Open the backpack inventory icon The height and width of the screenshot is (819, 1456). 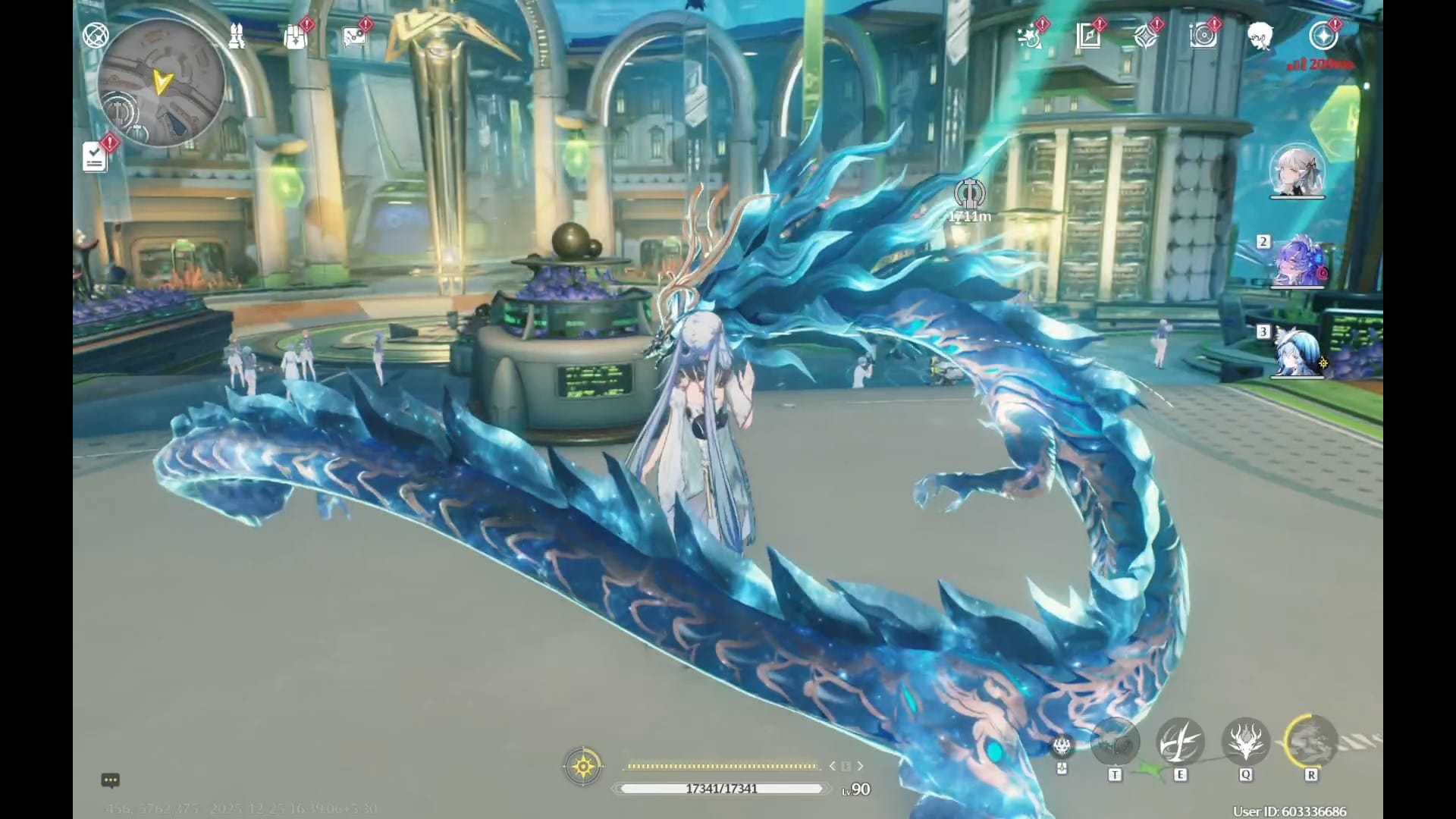click(x=295, y=36)
